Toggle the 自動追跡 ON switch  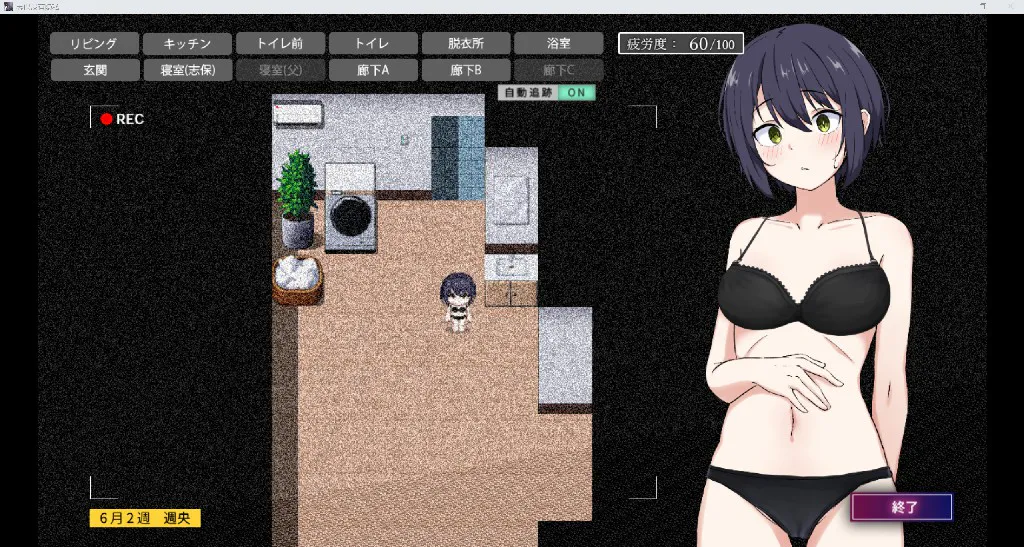(x=576, y=93)
